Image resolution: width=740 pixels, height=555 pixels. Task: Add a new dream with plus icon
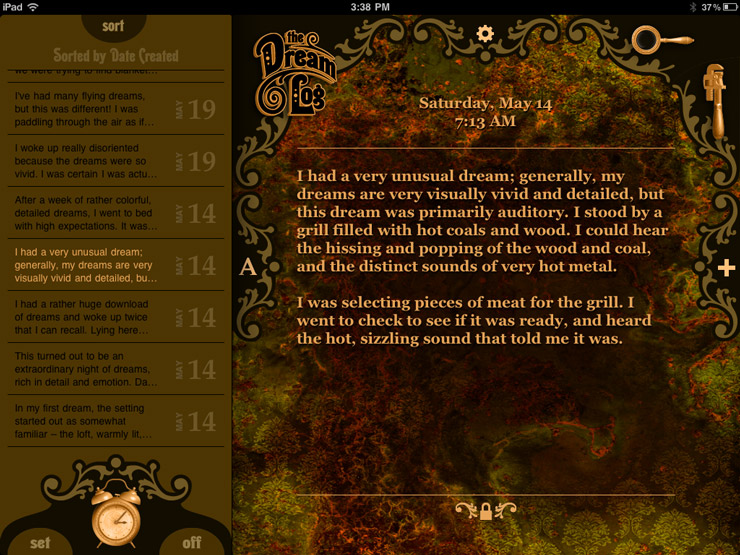pyautogui.click(x=727, y=267)
